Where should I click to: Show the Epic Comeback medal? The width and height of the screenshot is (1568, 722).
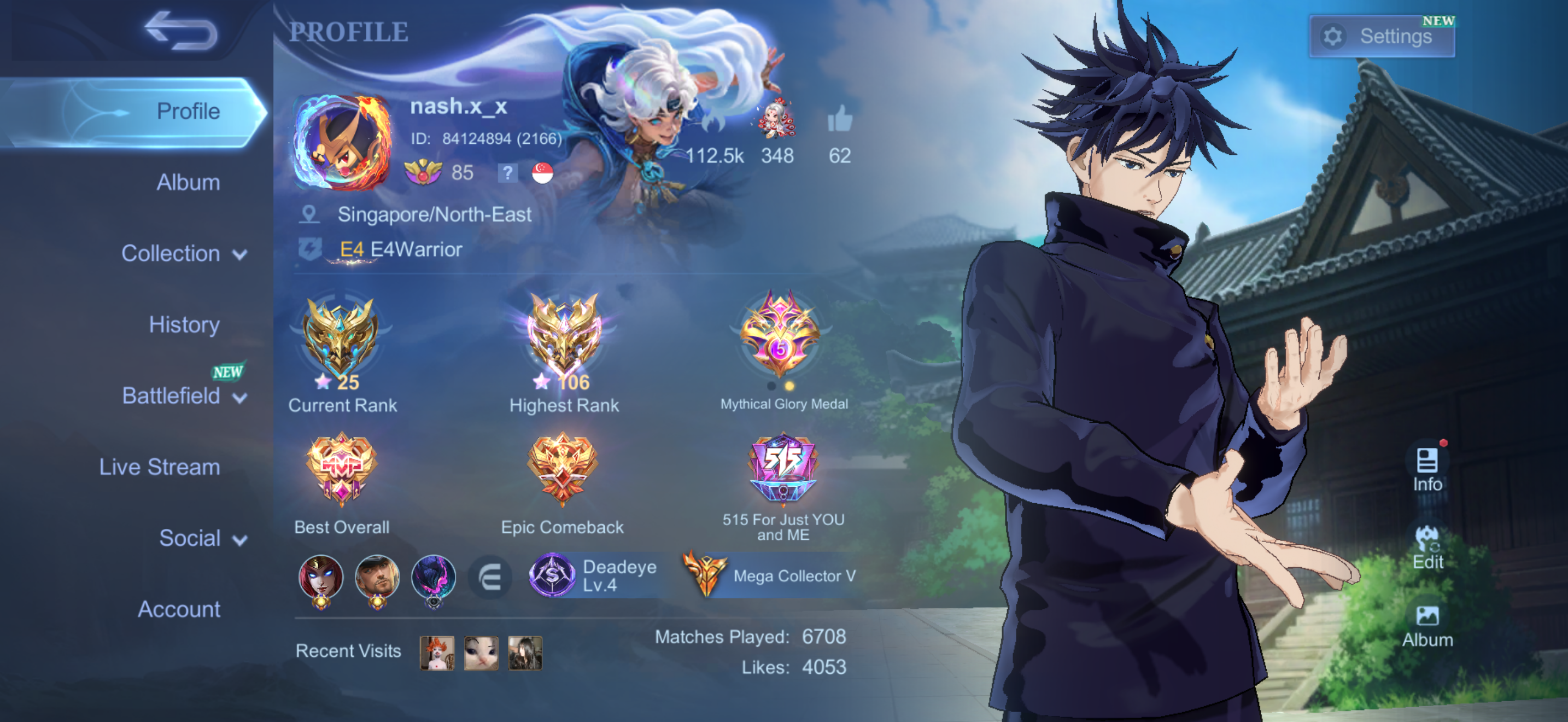point(563,469)
